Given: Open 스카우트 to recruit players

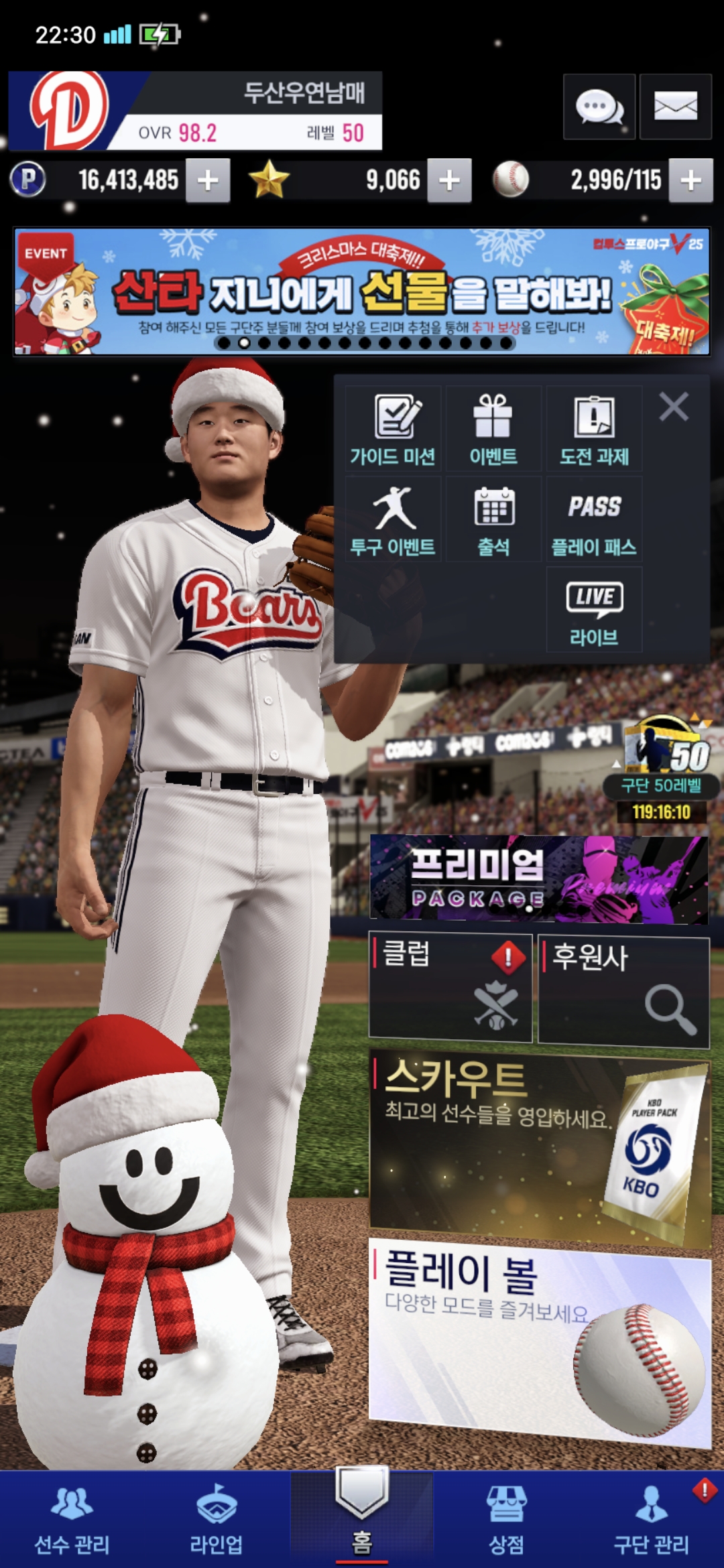Looking at the screenshot, I should point(539,1147).
